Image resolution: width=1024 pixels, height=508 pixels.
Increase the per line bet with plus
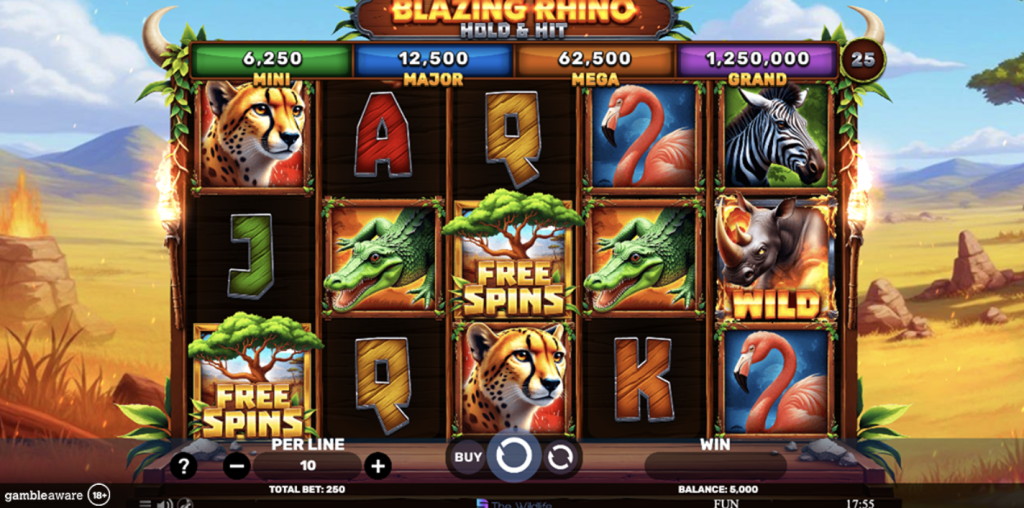(377, 465)
